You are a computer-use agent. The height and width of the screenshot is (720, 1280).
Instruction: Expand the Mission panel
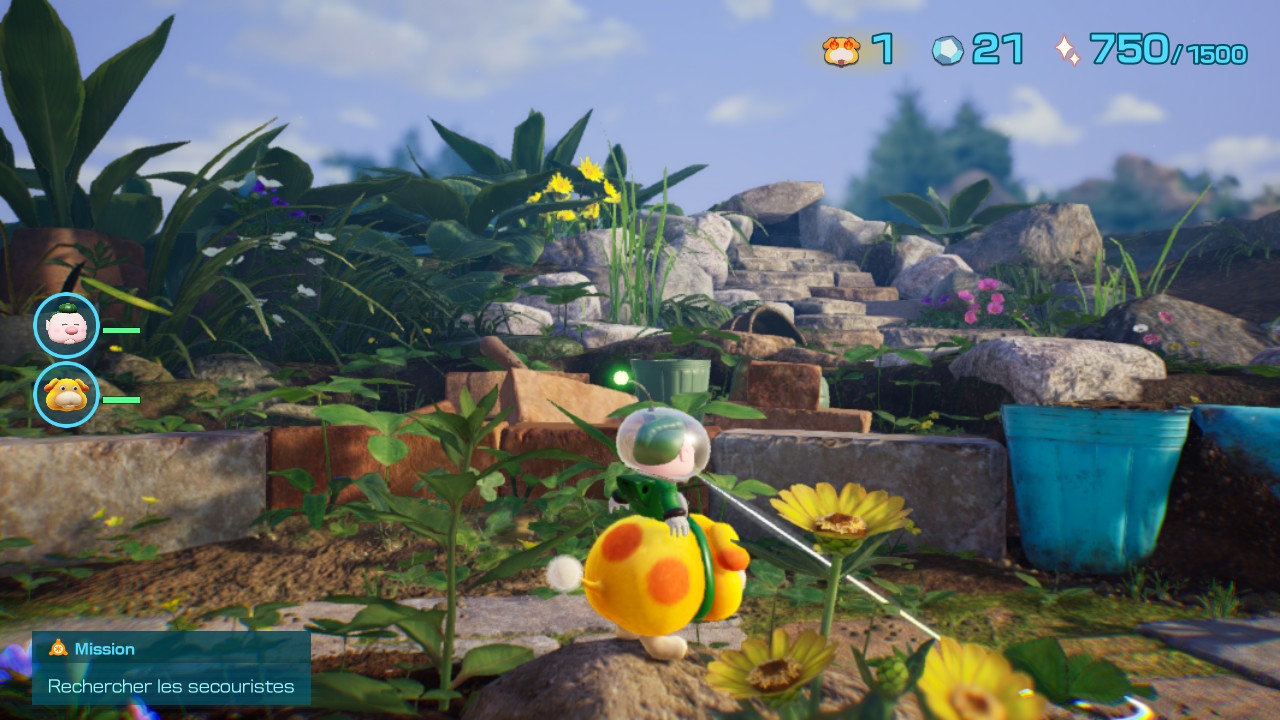pyautogui.click(x=170, y=667)
